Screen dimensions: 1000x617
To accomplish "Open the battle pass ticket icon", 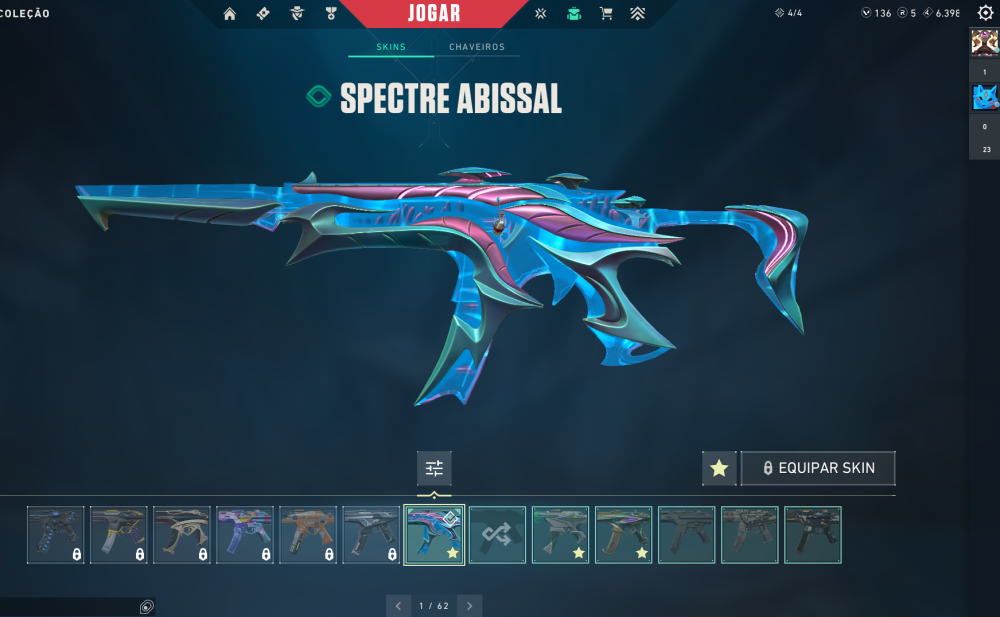I will [263, 14].
